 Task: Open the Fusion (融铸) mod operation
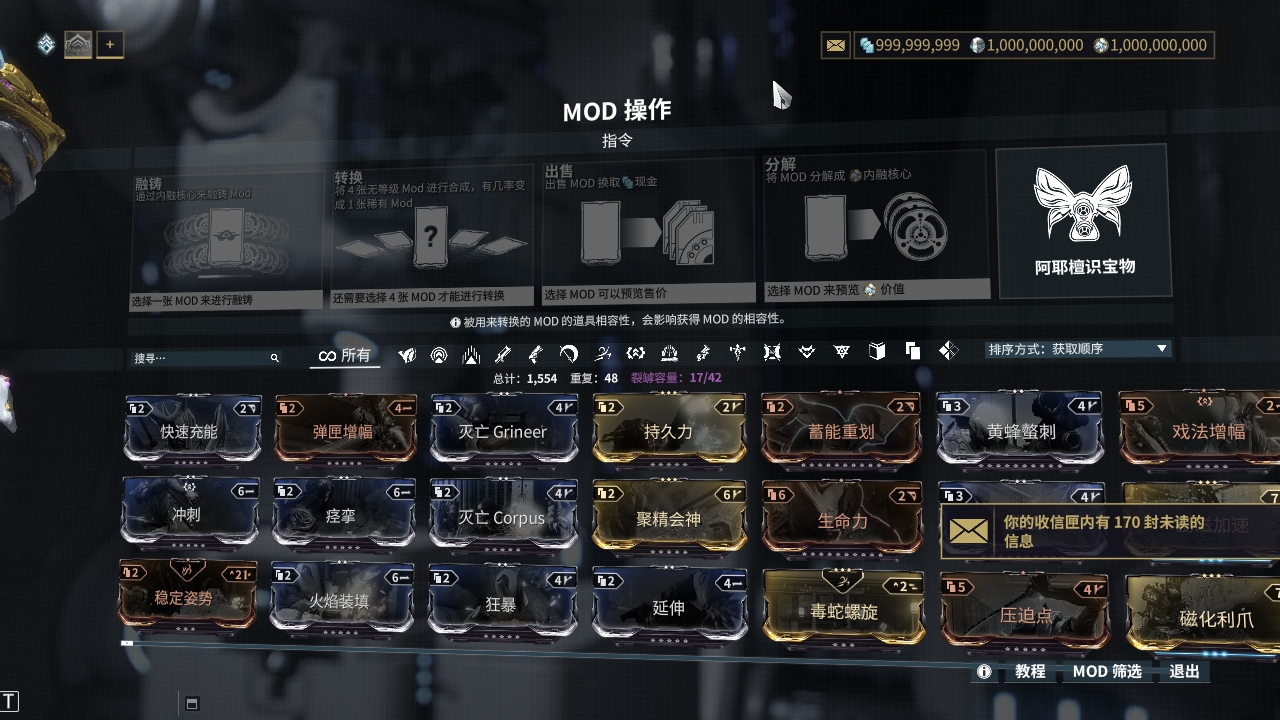[227, 240]
